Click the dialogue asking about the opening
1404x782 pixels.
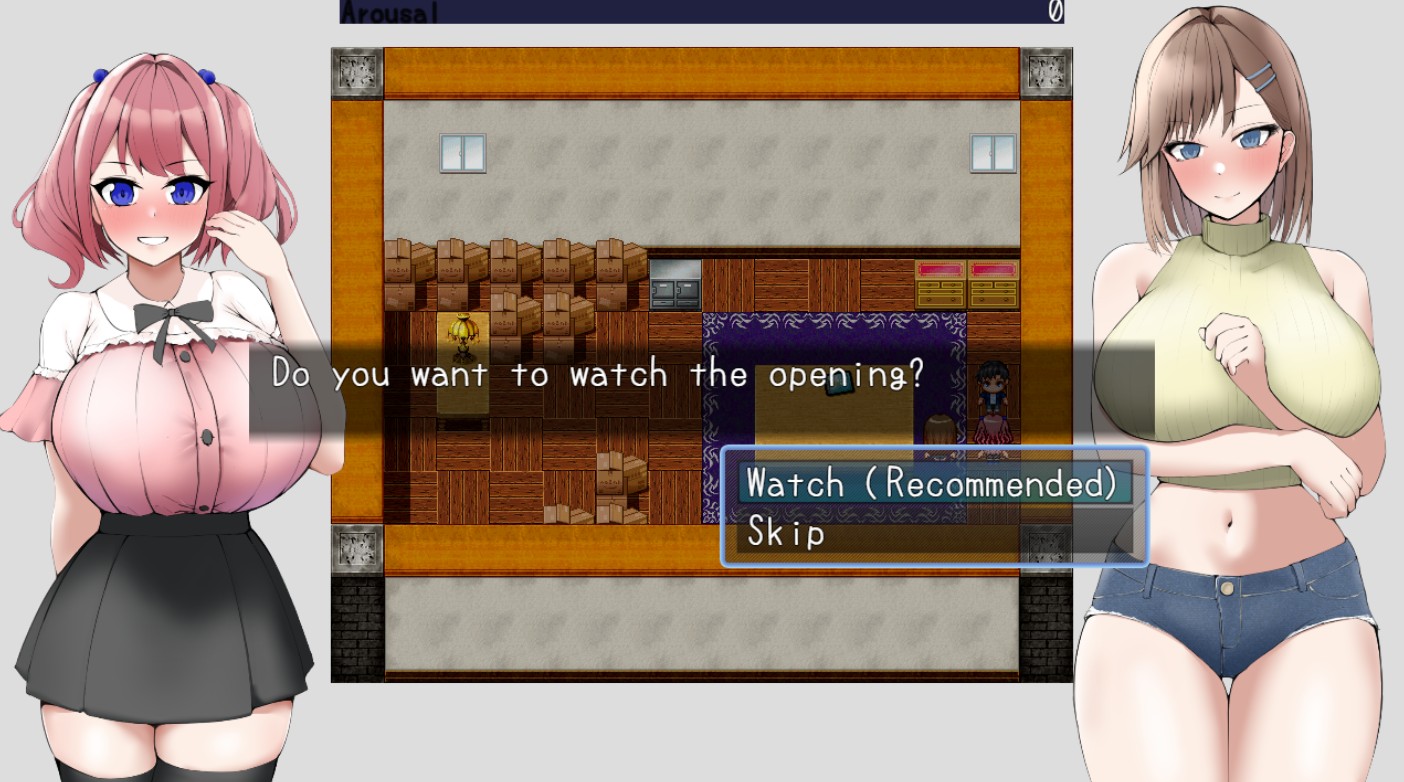click(x=597, y=374)
